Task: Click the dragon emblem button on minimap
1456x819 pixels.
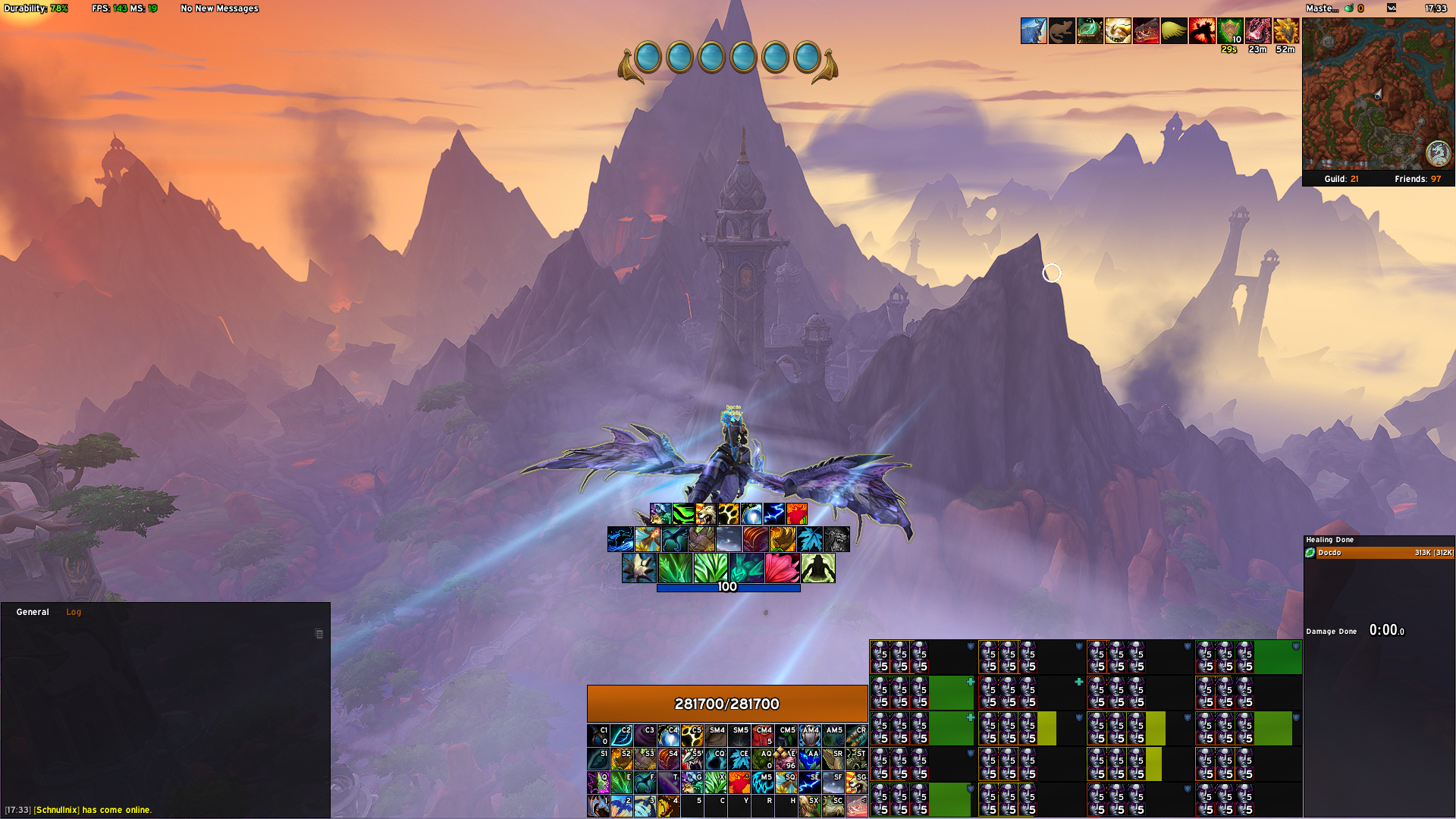Action: pos(1438,153)
